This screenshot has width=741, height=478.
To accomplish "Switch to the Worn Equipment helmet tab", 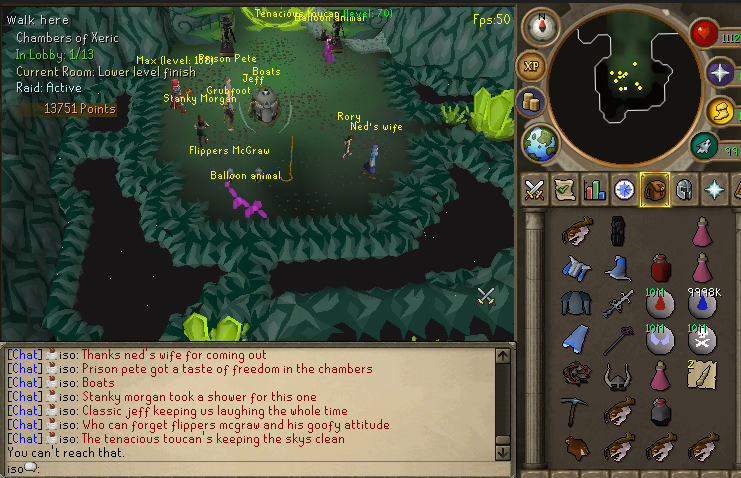I will coord(685,189).
